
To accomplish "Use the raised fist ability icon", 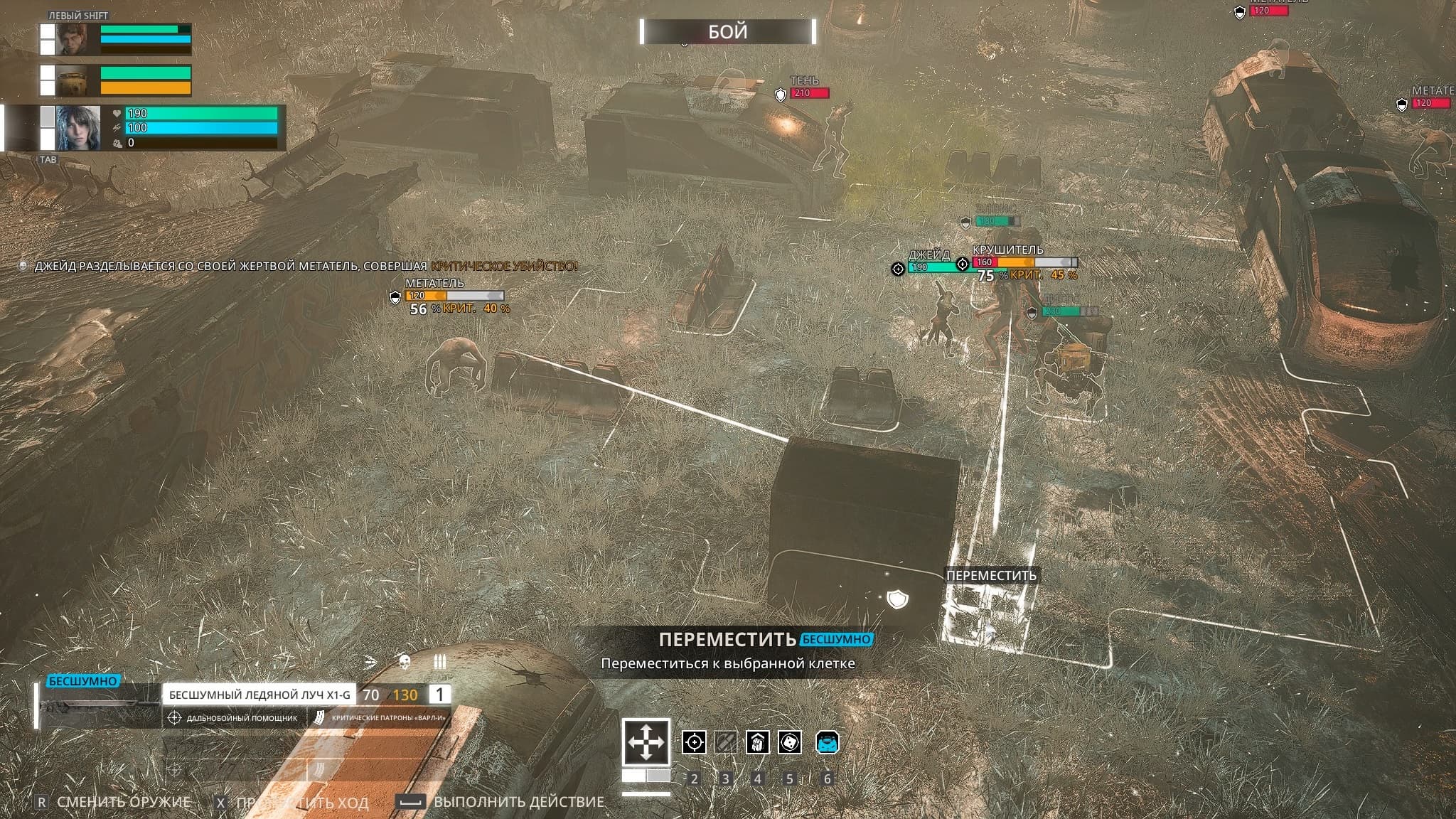I will coord(757,742).
